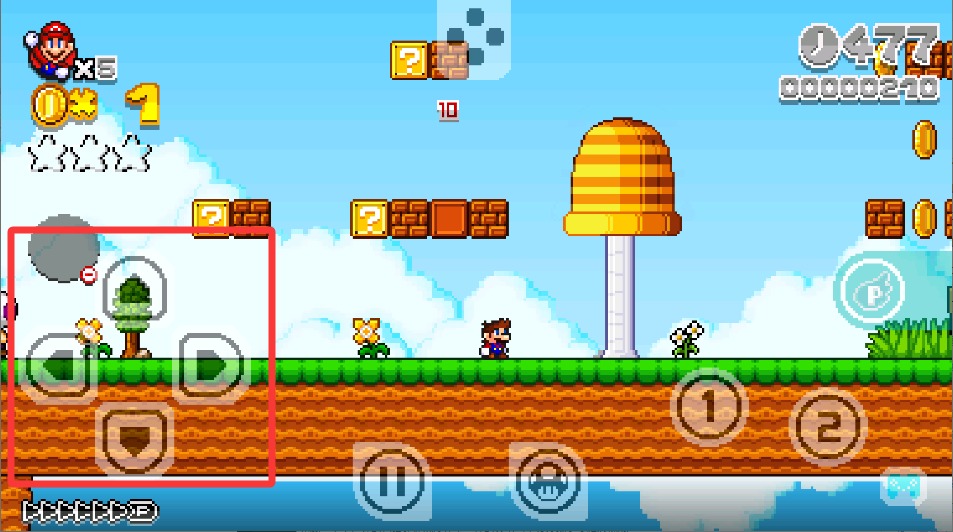Tap the gray circle overlay

tap(63, 247)
